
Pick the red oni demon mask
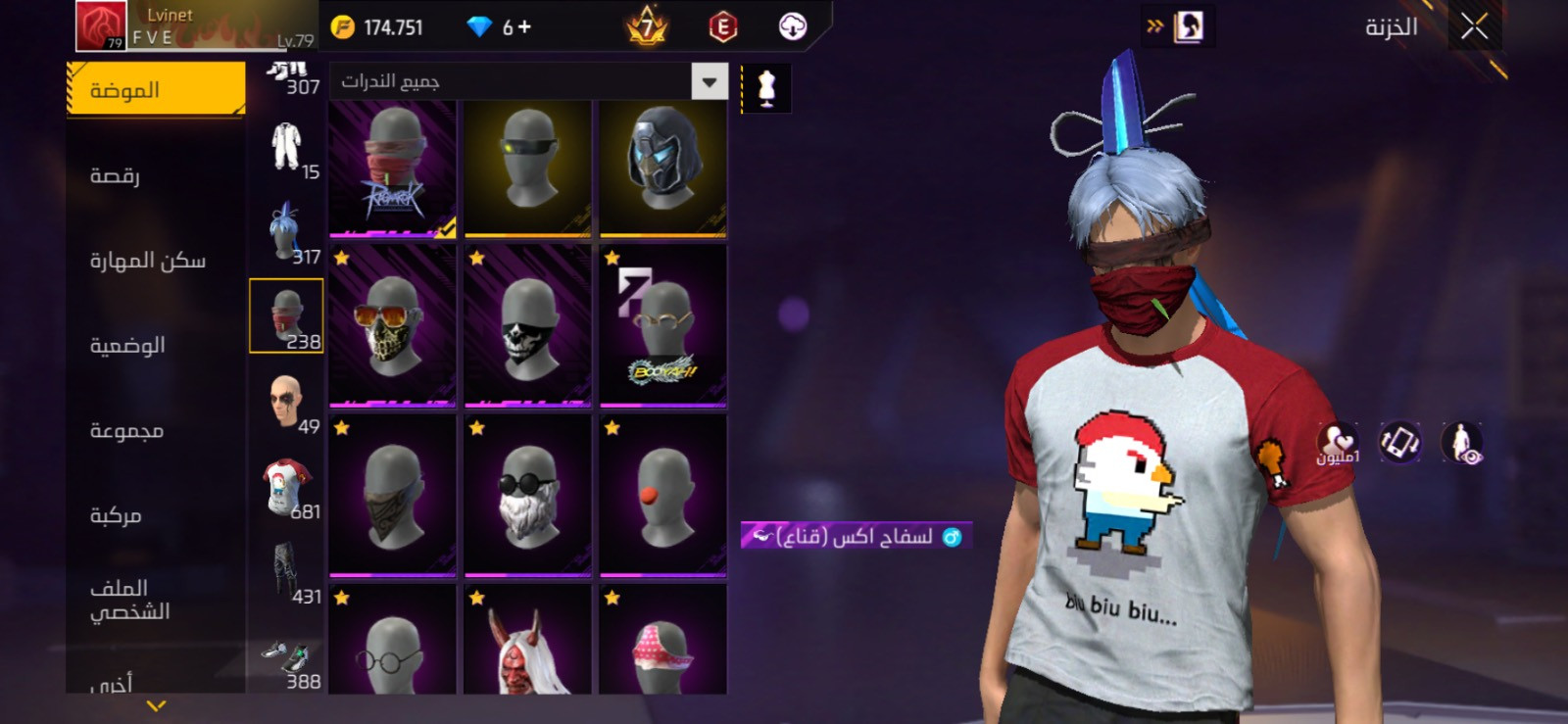click(x=527, y=643)
